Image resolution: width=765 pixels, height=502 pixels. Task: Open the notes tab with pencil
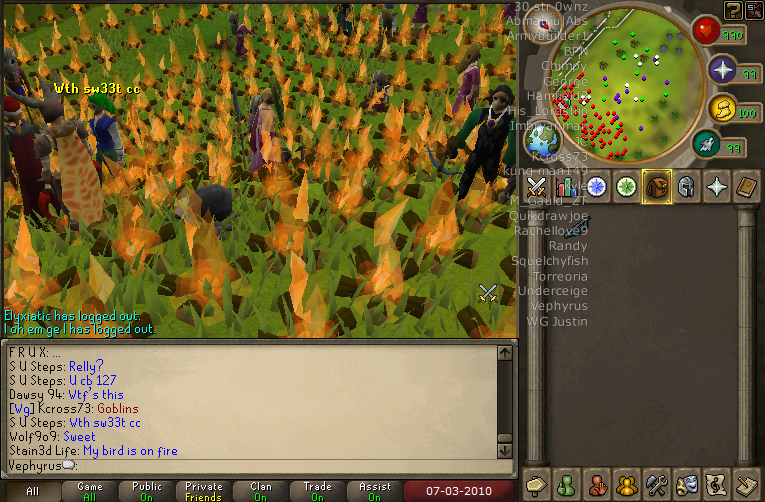click(x=746, y=483)
